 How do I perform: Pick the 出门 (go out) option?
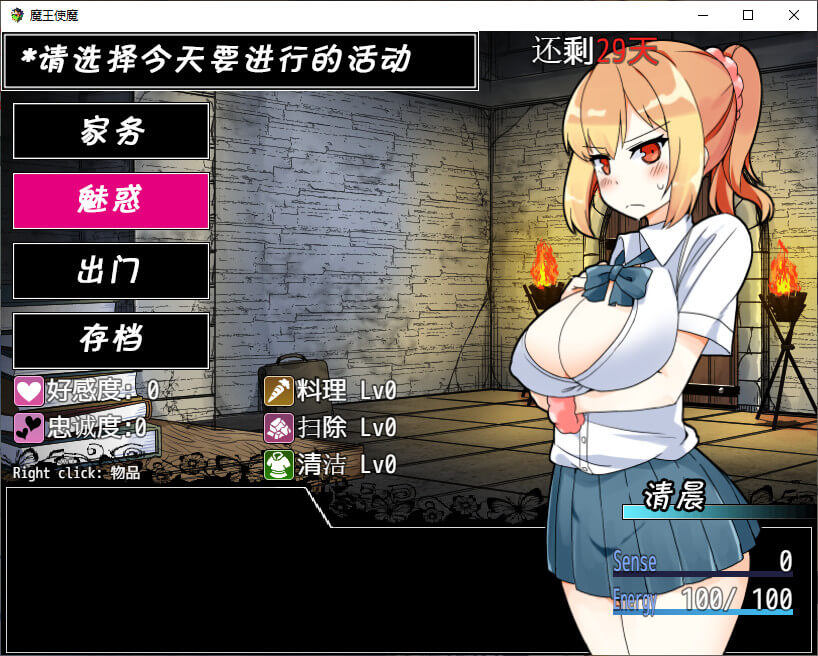pyautogui.click(x=111, y=271)
